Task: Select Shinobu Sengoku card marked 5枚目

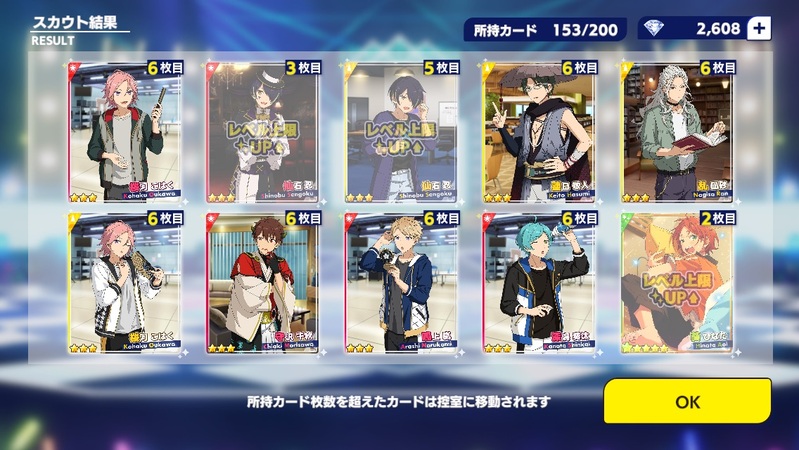Action: [400, 133]
